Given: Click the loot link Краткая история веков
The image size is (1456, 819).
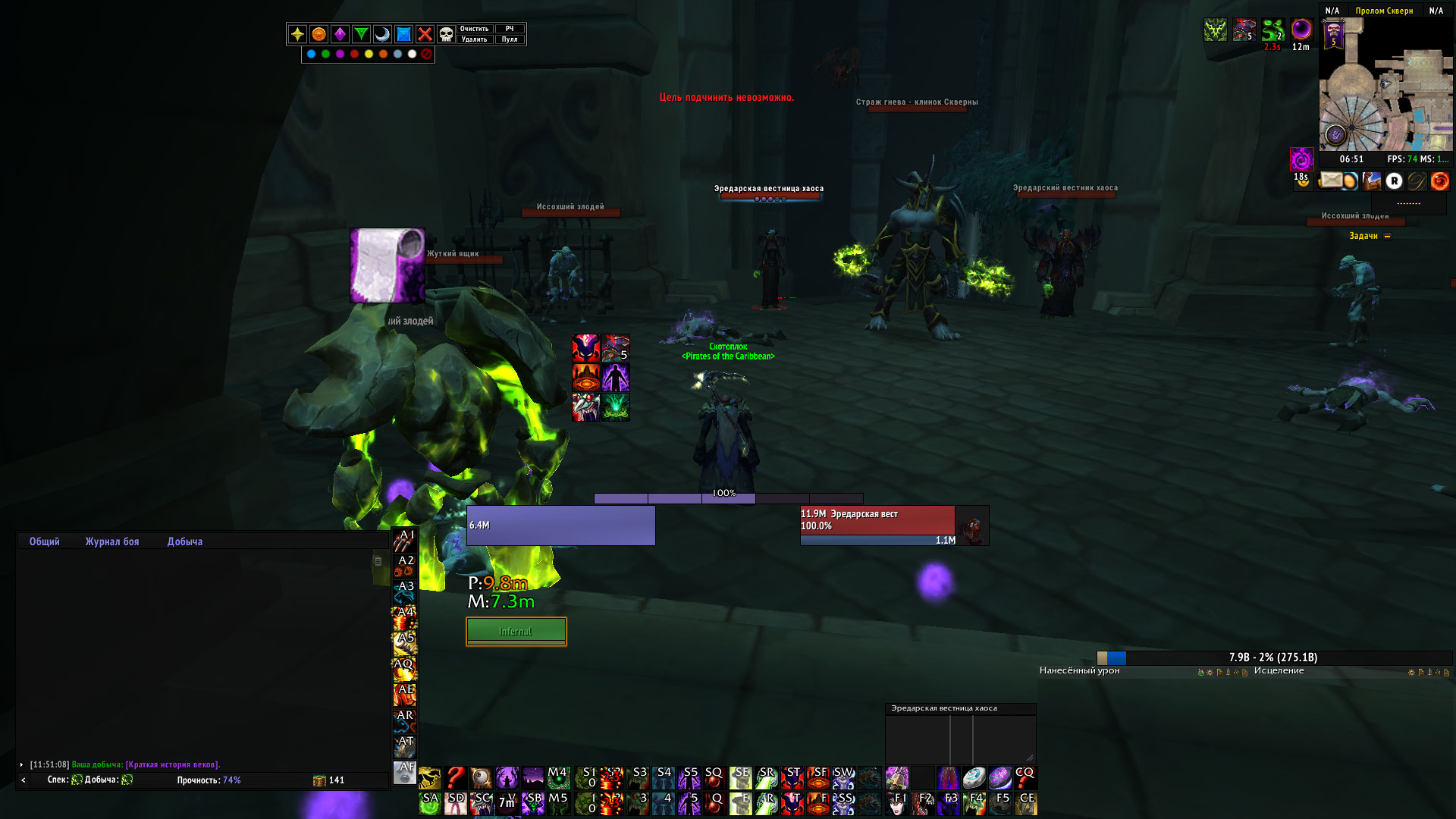Looking at the screenshot, I should click(173, 764).
